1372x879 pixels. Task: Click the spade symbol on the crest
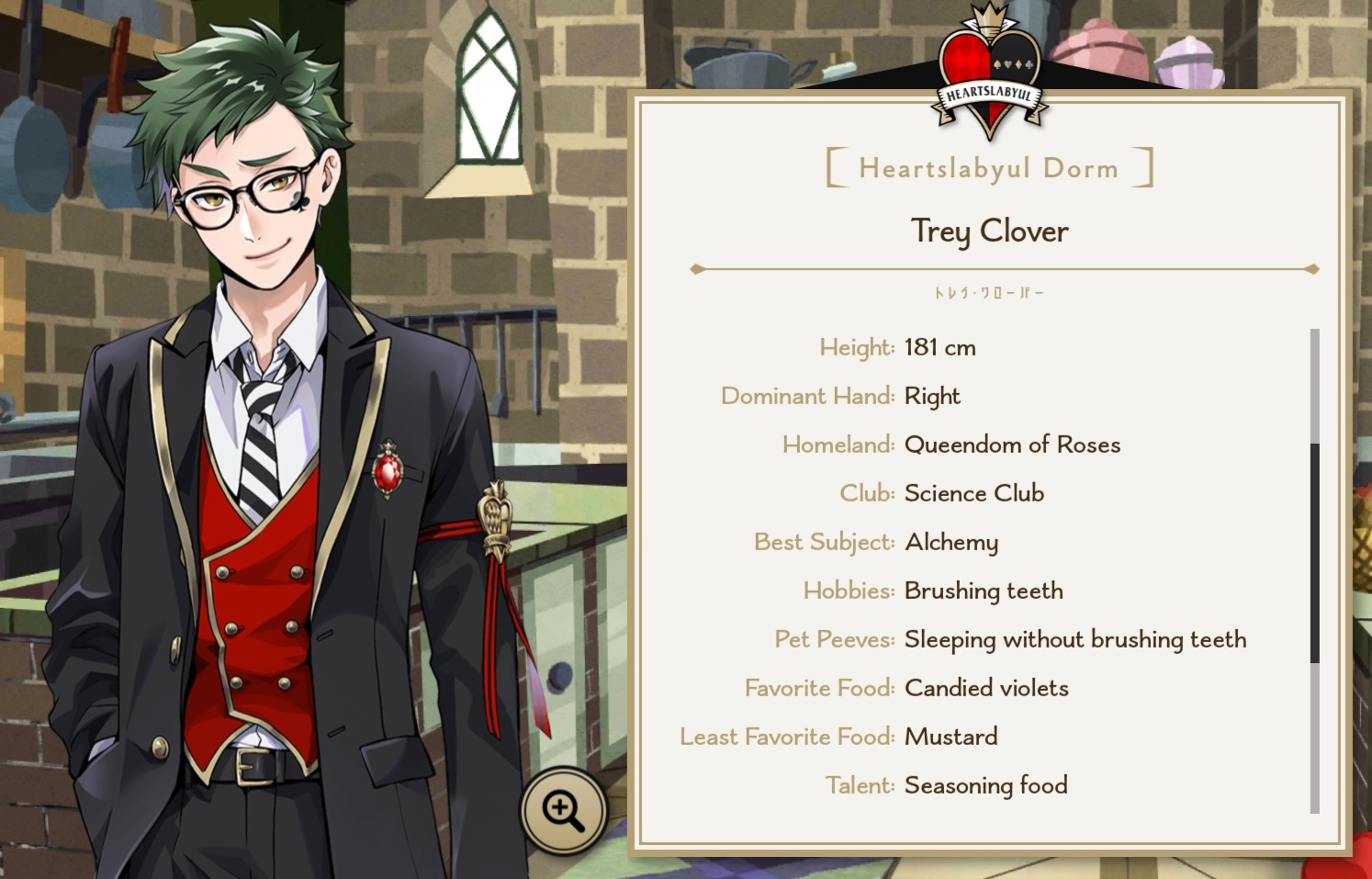[x=997, y=64]
